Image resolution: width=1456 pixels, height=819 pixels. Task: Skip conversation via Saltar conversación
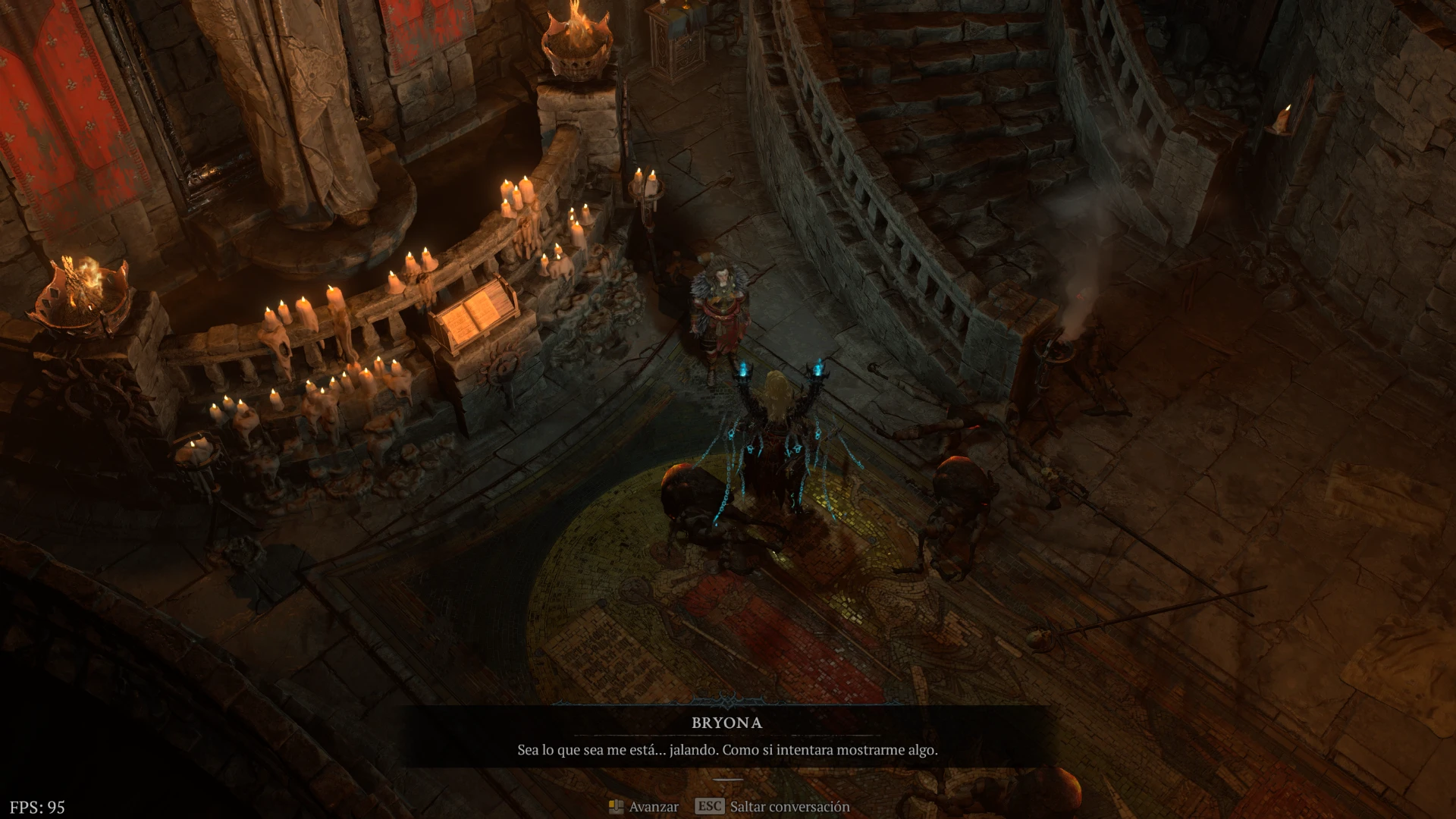772,806
